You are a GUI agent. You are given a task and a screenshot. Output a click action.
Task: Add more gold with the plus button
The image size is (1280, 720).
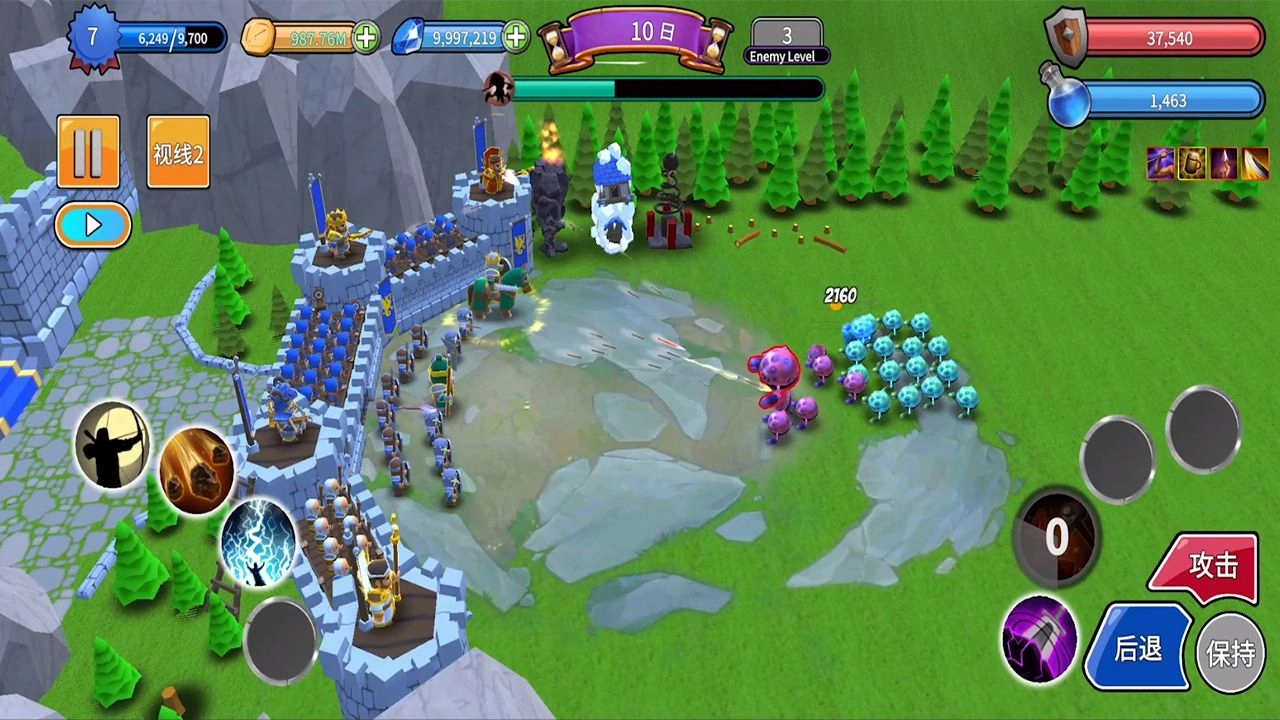(x=367, y=38)
